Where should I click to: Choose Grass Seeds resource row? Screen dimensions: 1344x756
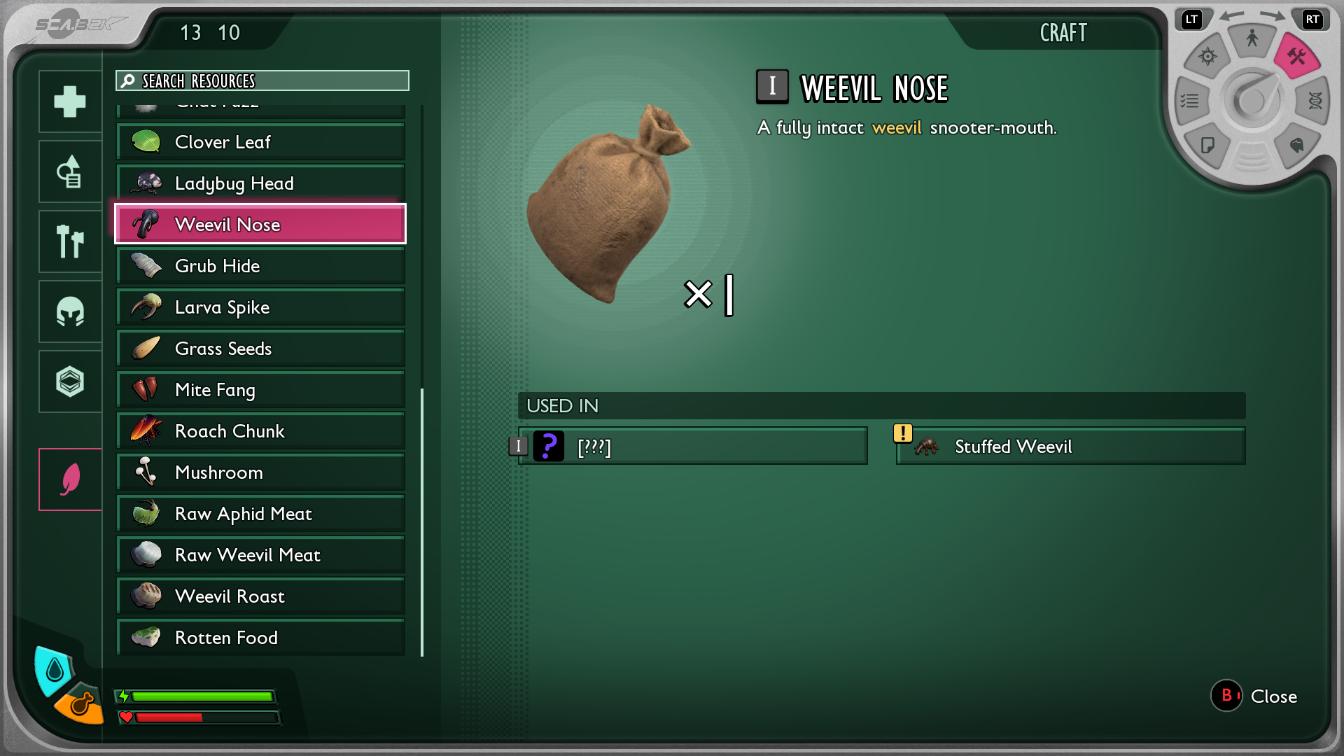point(261,348)
